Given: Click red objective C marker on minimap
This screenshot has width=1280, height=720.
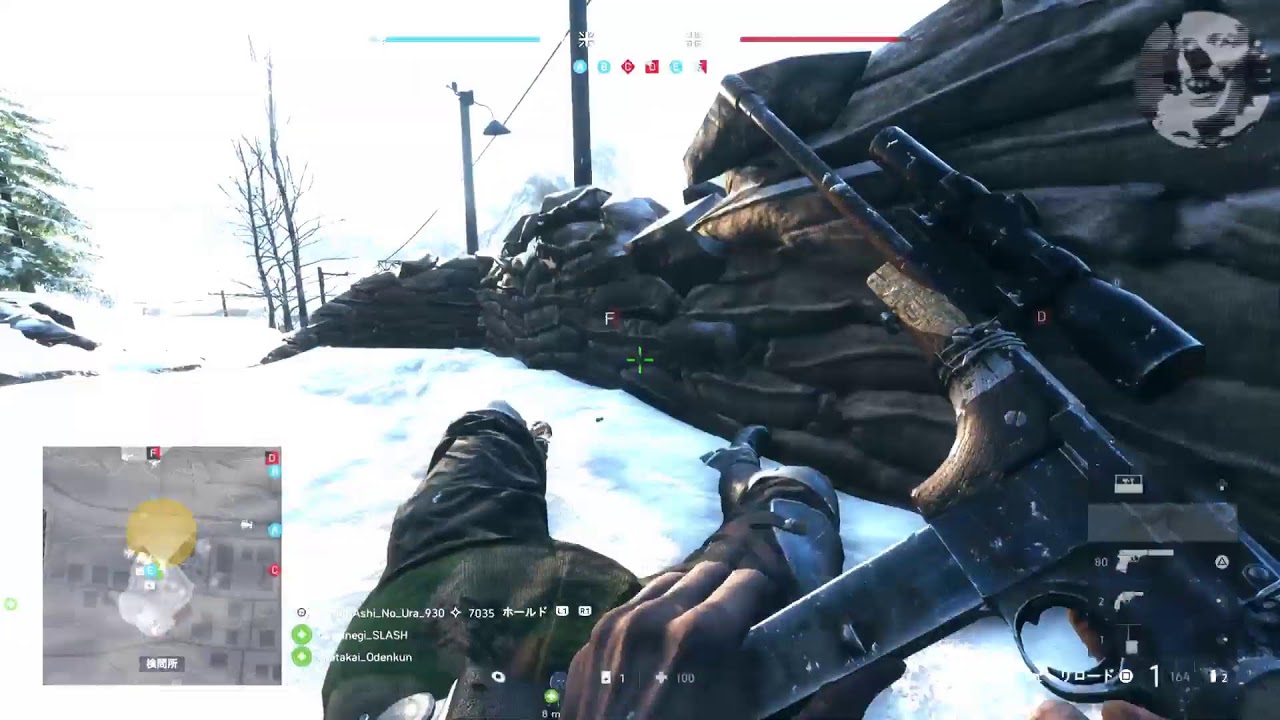Looking at the screenshot, I should 274,570.
